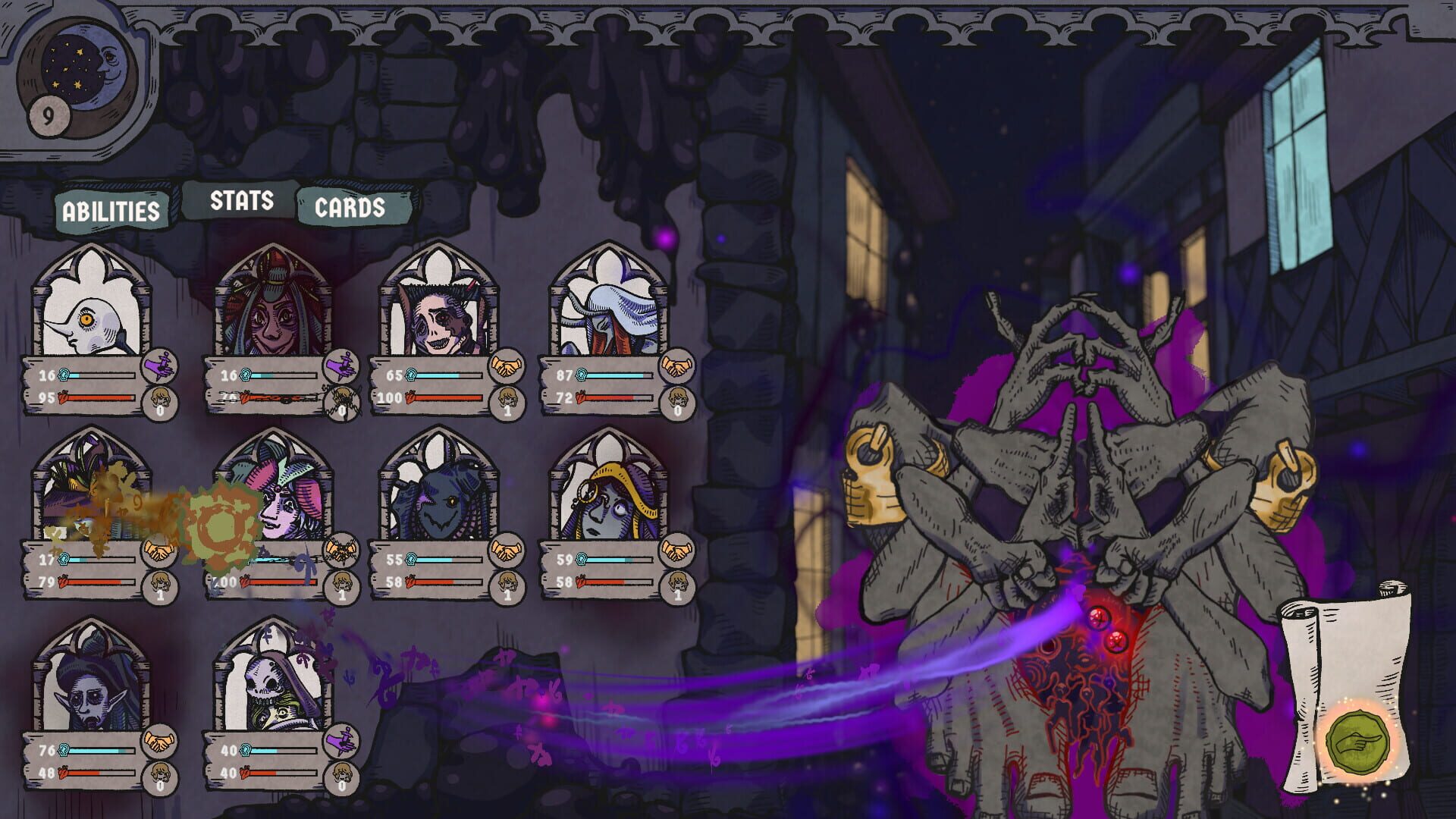This screenshot has height=819, width=1456.
Task: Switch to the ABILITIES tab
Action: pos(112,211)
